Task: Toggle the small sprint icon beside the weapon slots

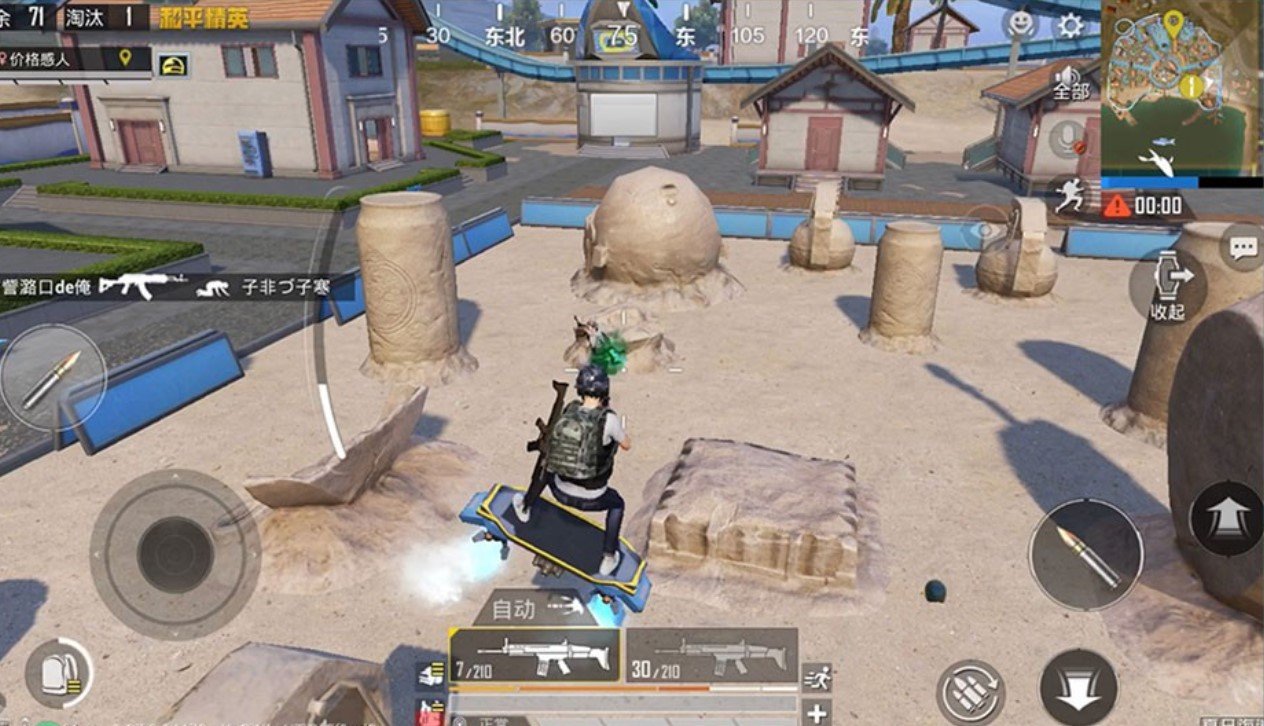Action: click(817, 676)
